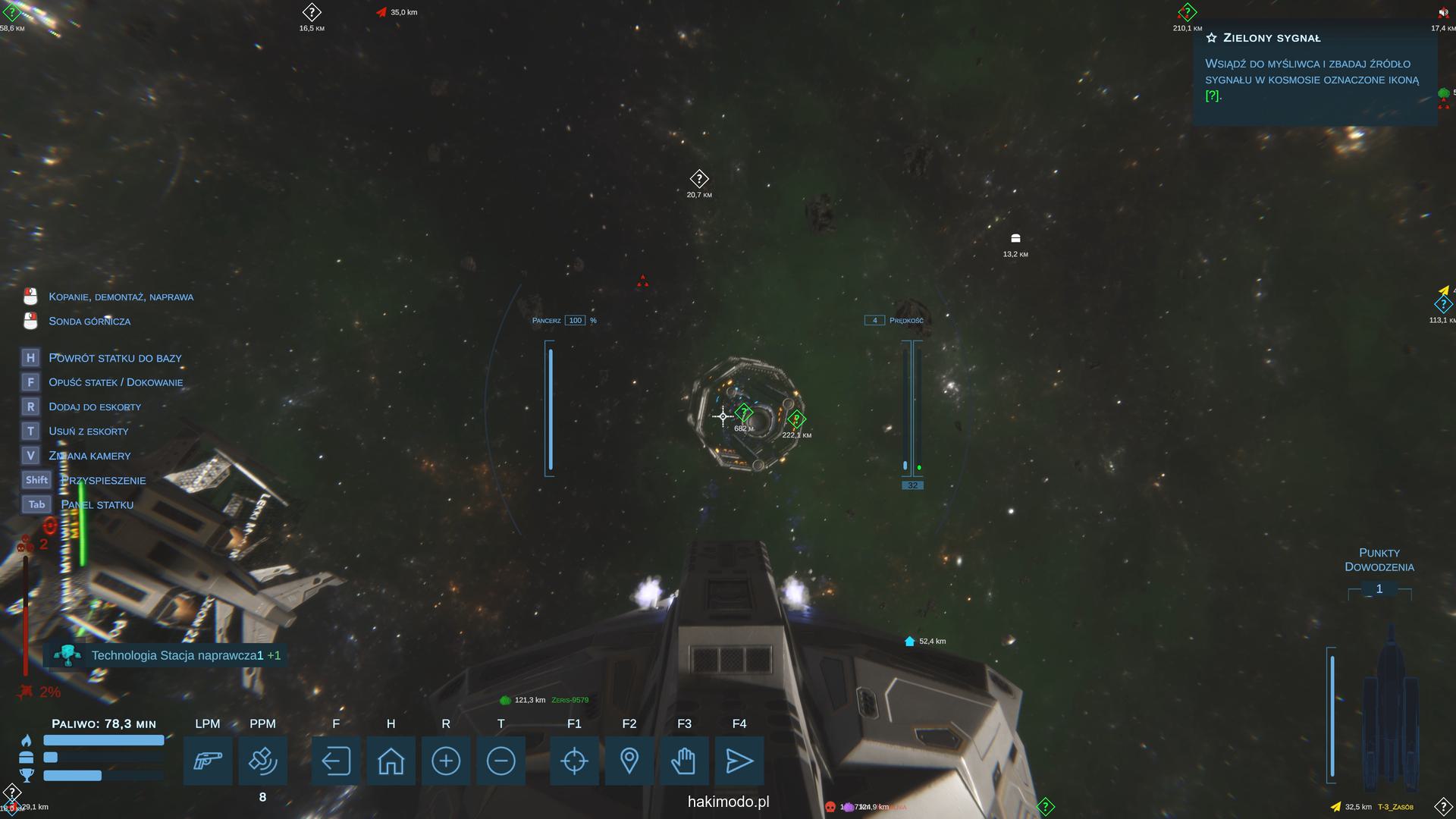Add to escort with the plus button
This screenshot has height=819, width=1456.
coord(446,761)
